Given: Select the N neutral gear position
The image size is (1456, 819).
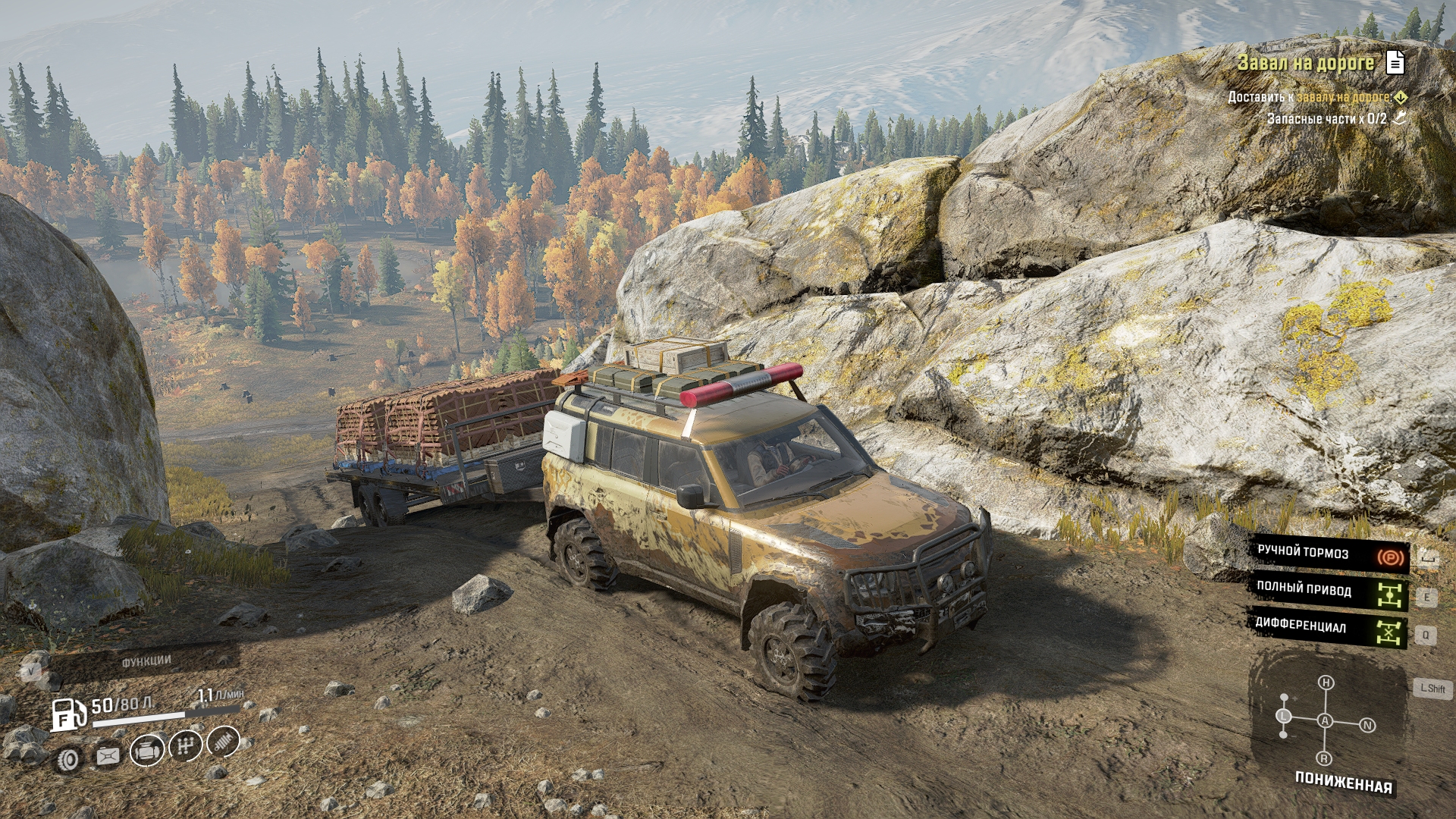Looking at the screenshot, I should (x=1367, y=725).
